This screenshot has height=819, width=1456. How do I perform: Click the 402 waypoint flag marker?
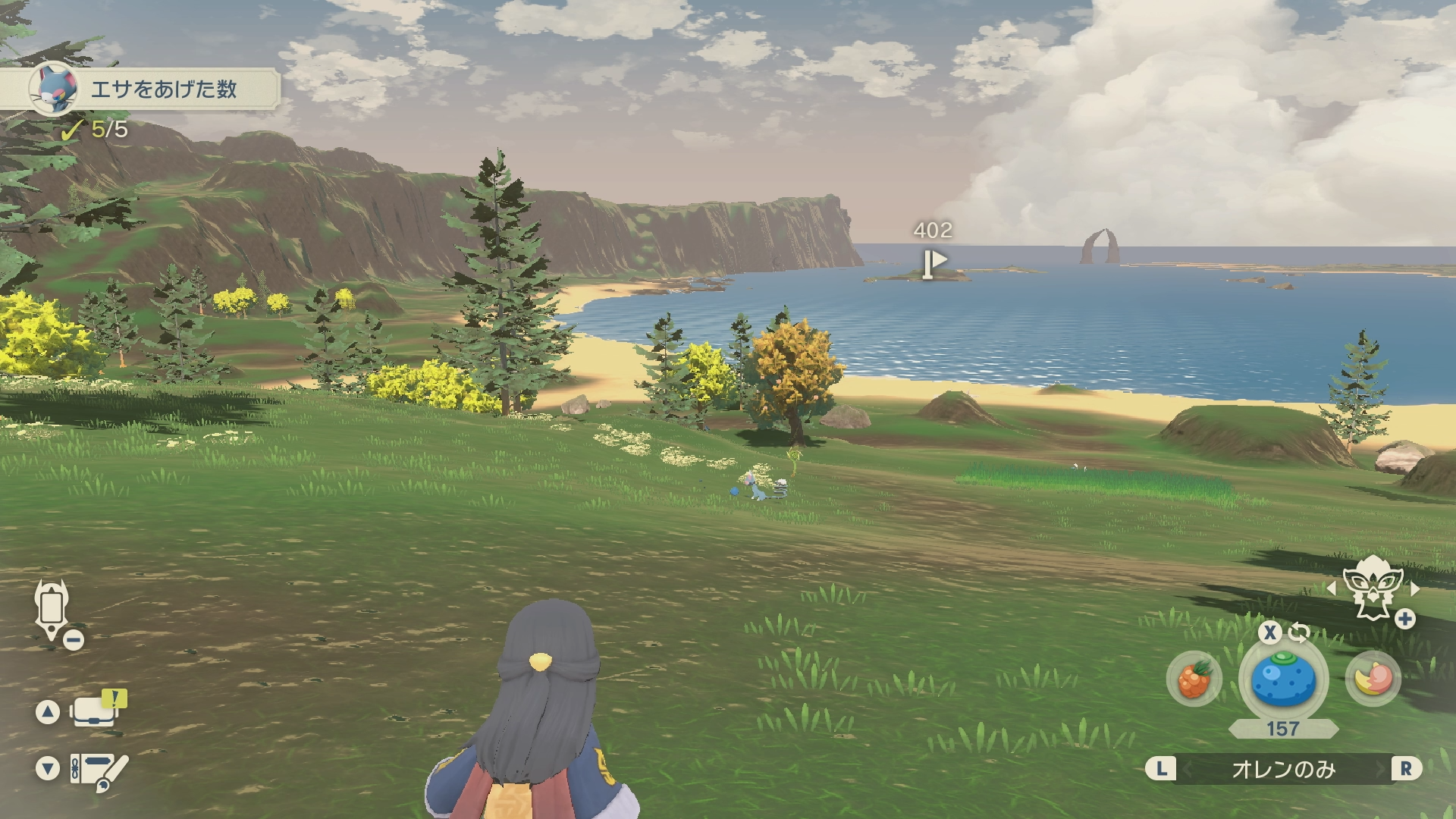[934, 262]
